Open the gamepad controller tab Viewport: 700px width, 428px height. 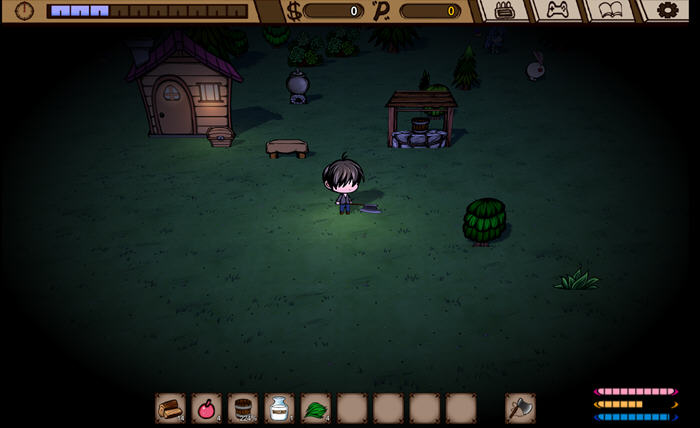click(x=557, y=10)
